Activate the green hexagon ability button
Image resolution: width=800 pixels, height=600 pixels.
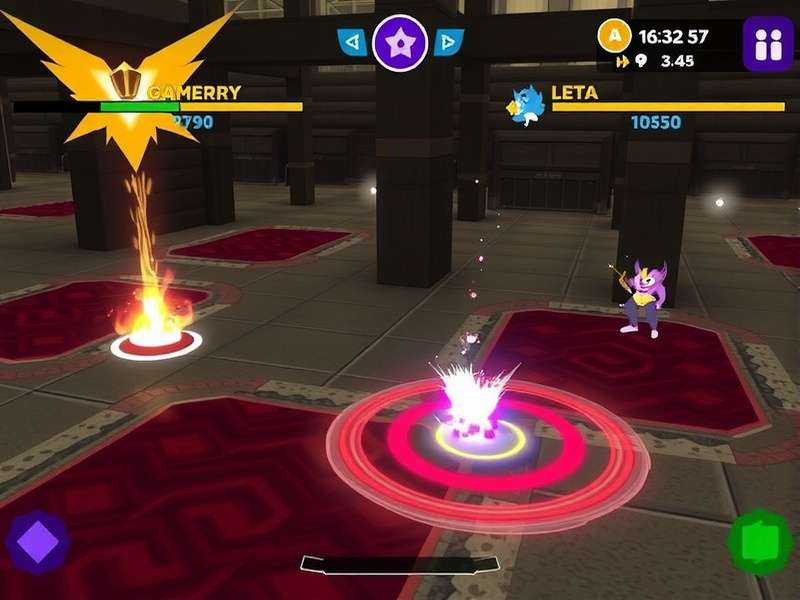point(759,543)
